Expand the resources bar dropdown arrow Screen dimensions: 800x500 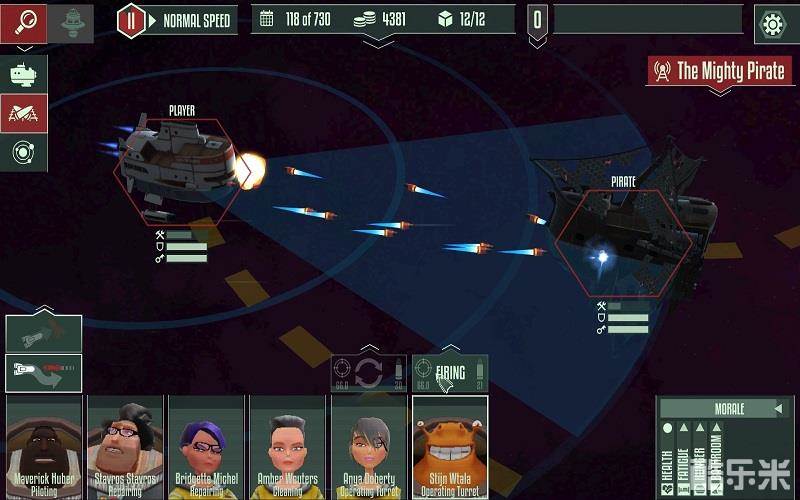tap(378, 42)
